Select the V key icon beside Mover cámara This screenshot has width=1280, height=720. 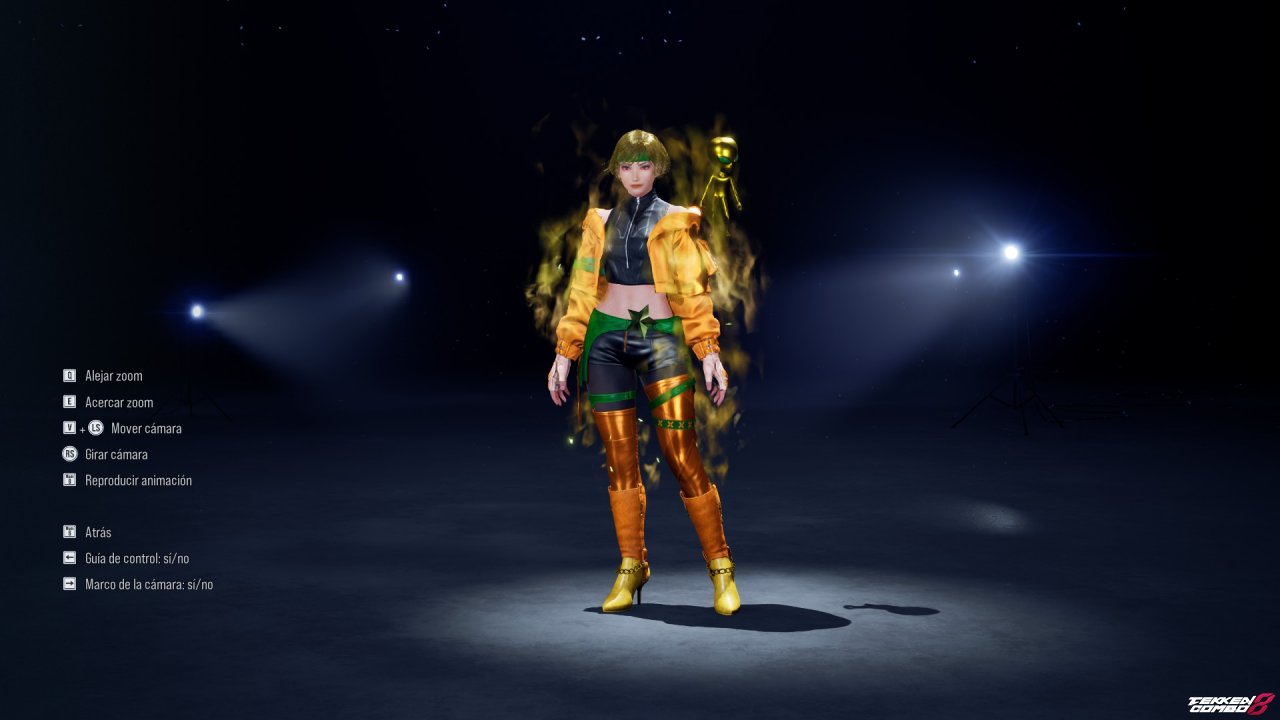click(68, 428)
